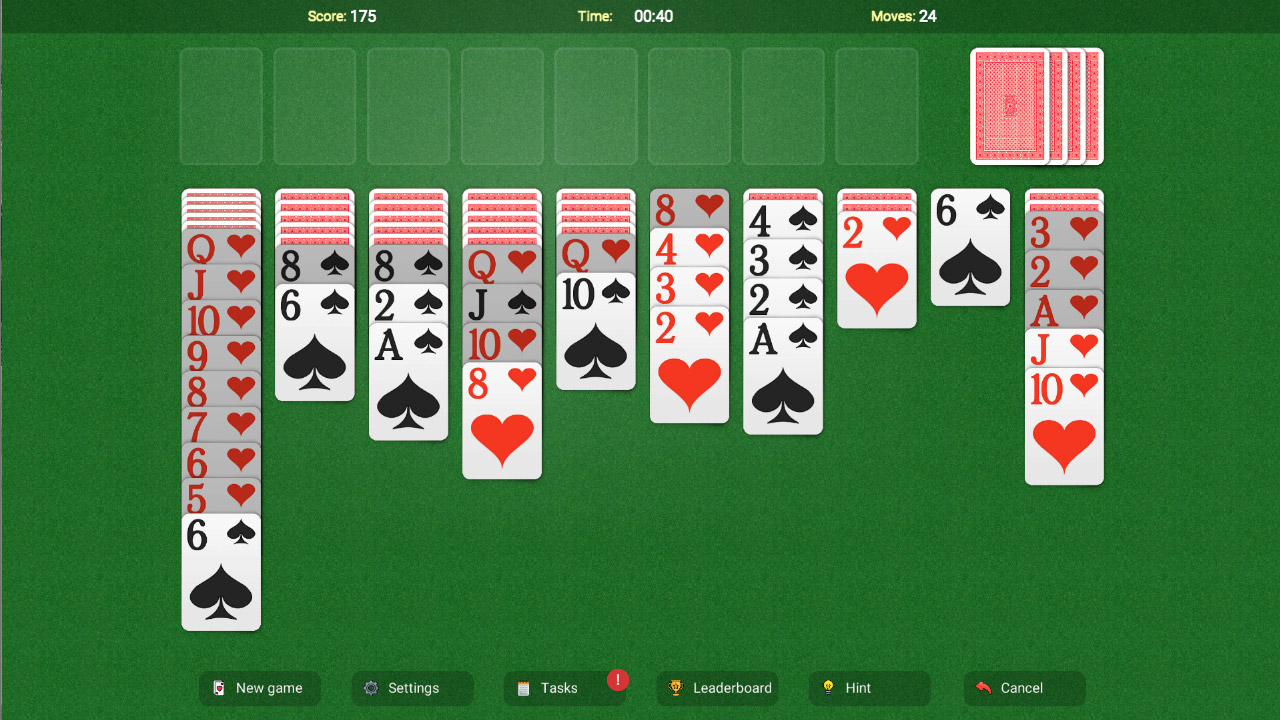Open the Leaderboard
The height and width of the screenshot is (720, 1280).
[717, 688]
